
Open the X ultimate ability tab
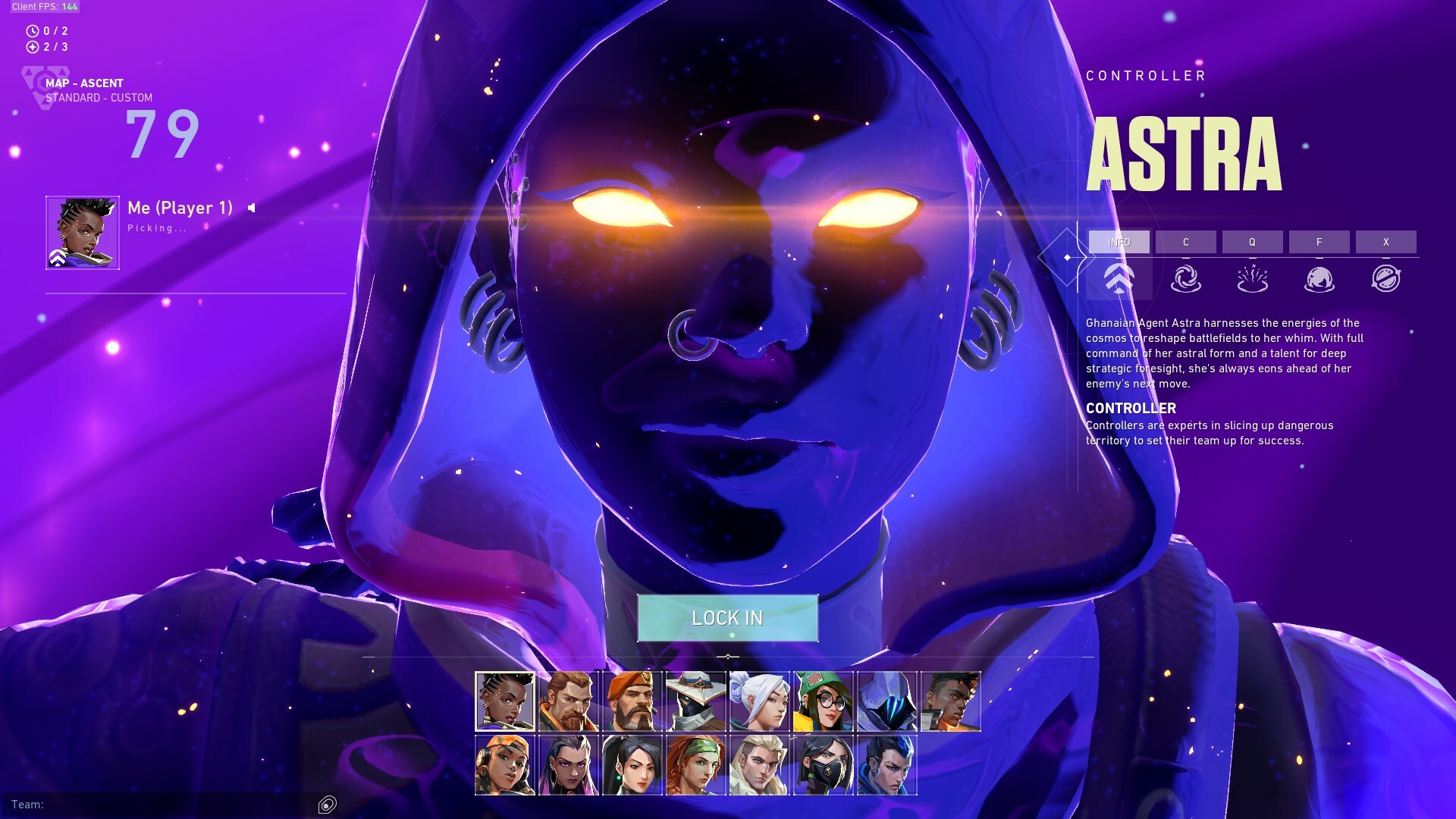1387,242
